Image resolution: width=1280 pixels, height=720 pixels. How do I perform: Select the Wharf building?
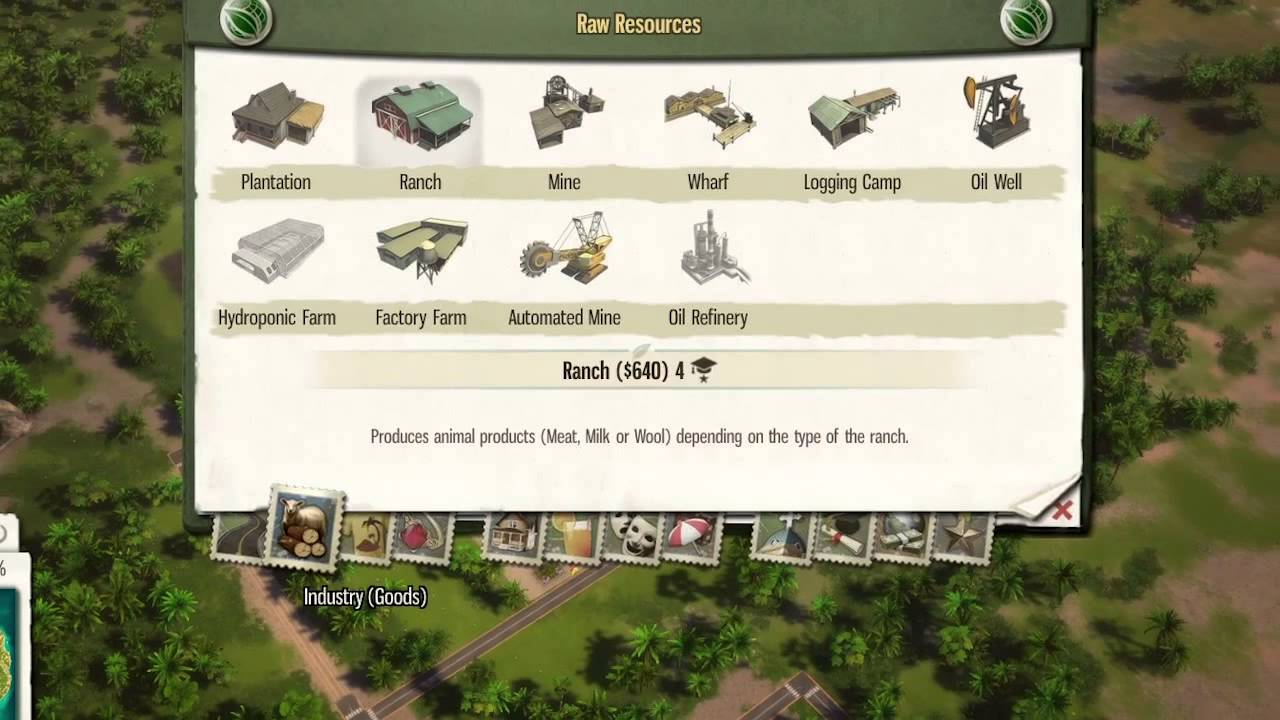(708, 115)
